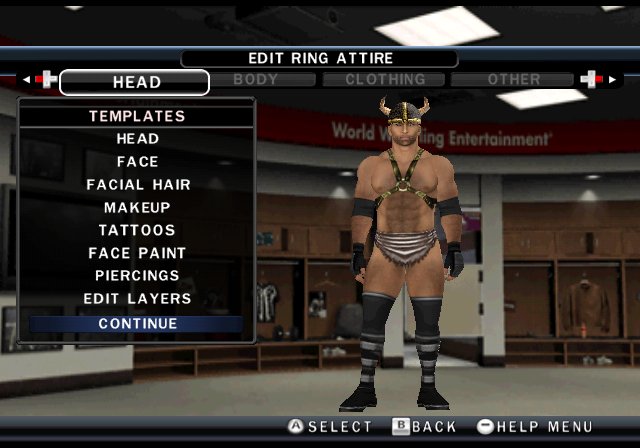
Task: Click the highlighted Continue option
Action: pos(136,324)
